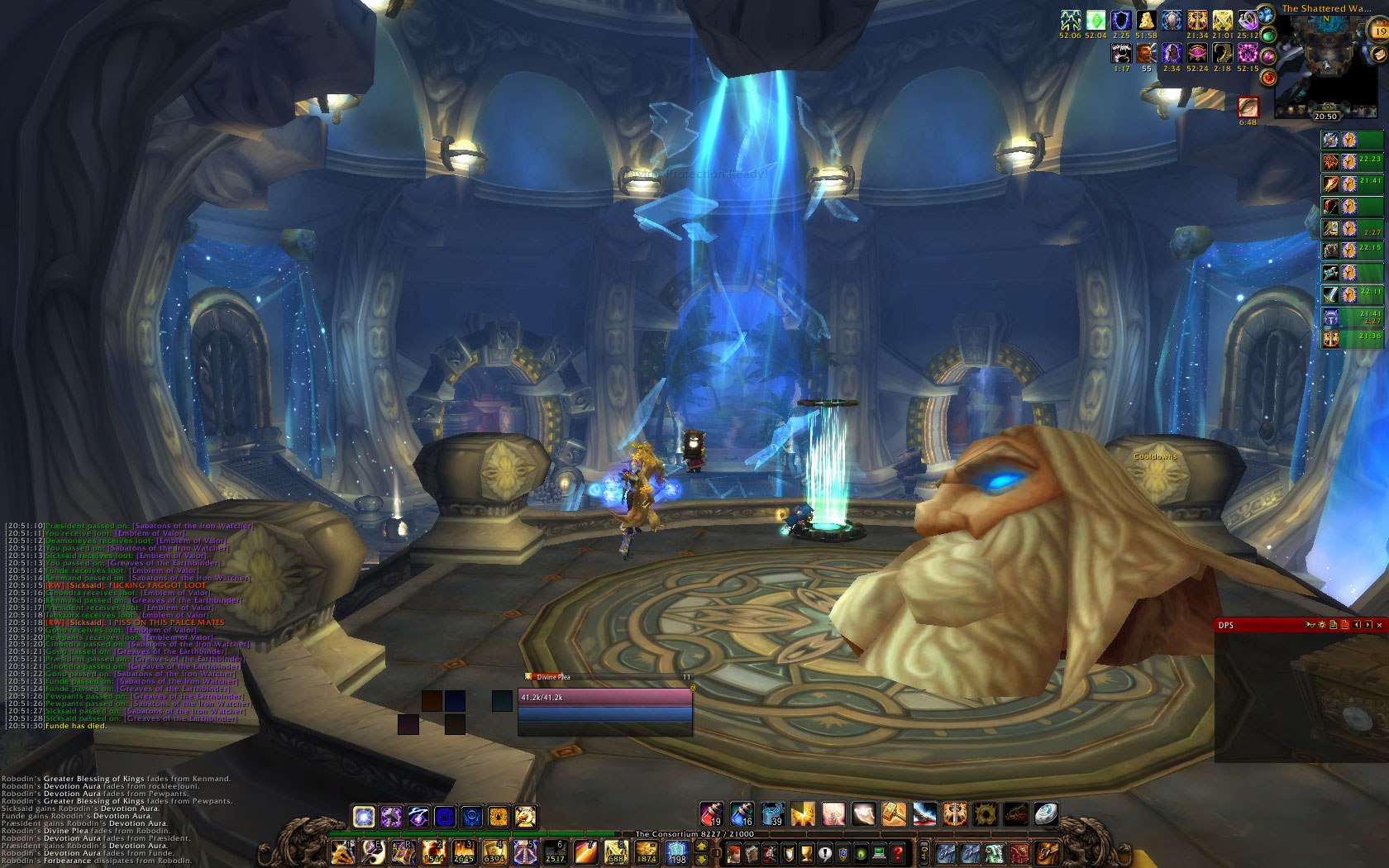Open the calendar button showing day 19
Screen dimensions: 1389x868
point(1380,31)
